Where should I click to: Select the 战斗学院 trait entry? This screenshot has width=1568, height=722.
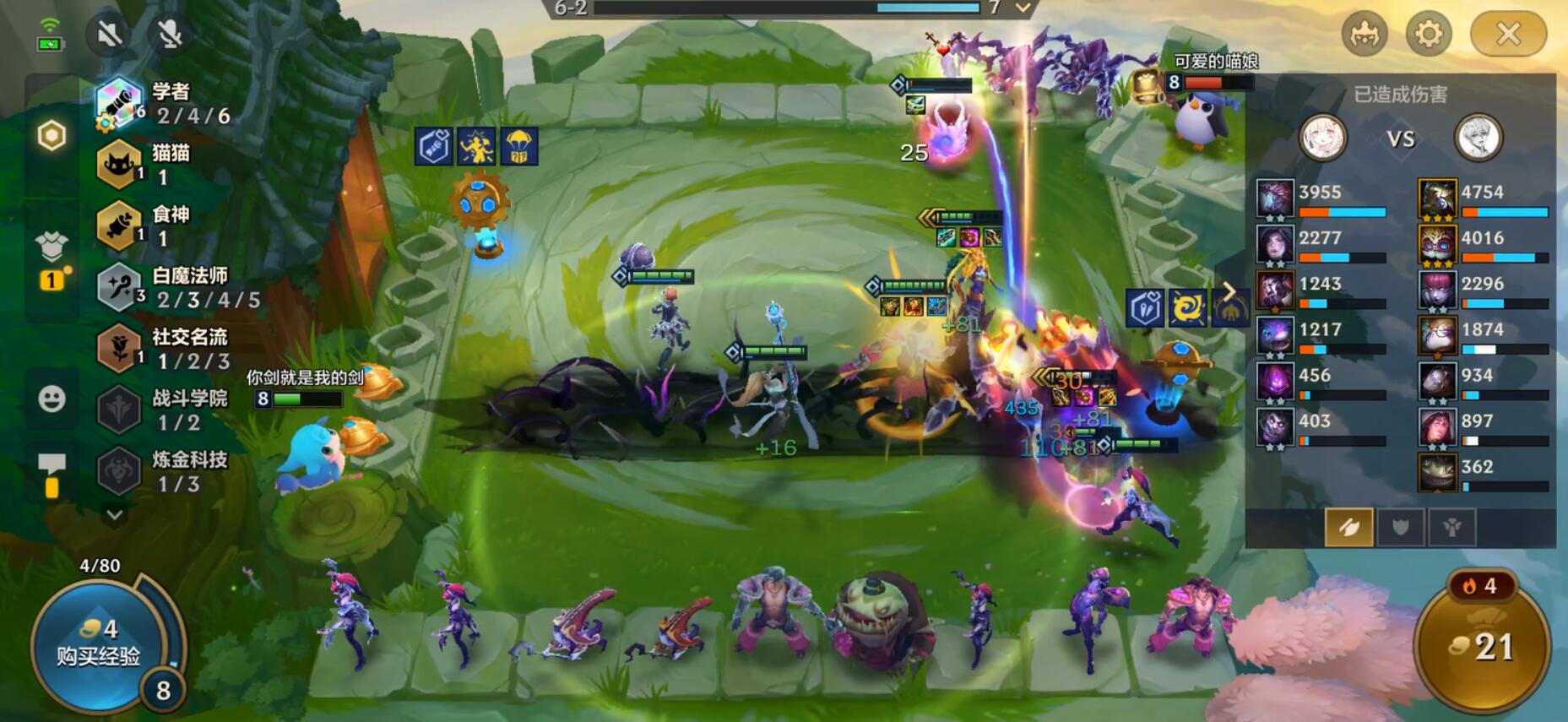pyautogui.click(x=169, y=410)
